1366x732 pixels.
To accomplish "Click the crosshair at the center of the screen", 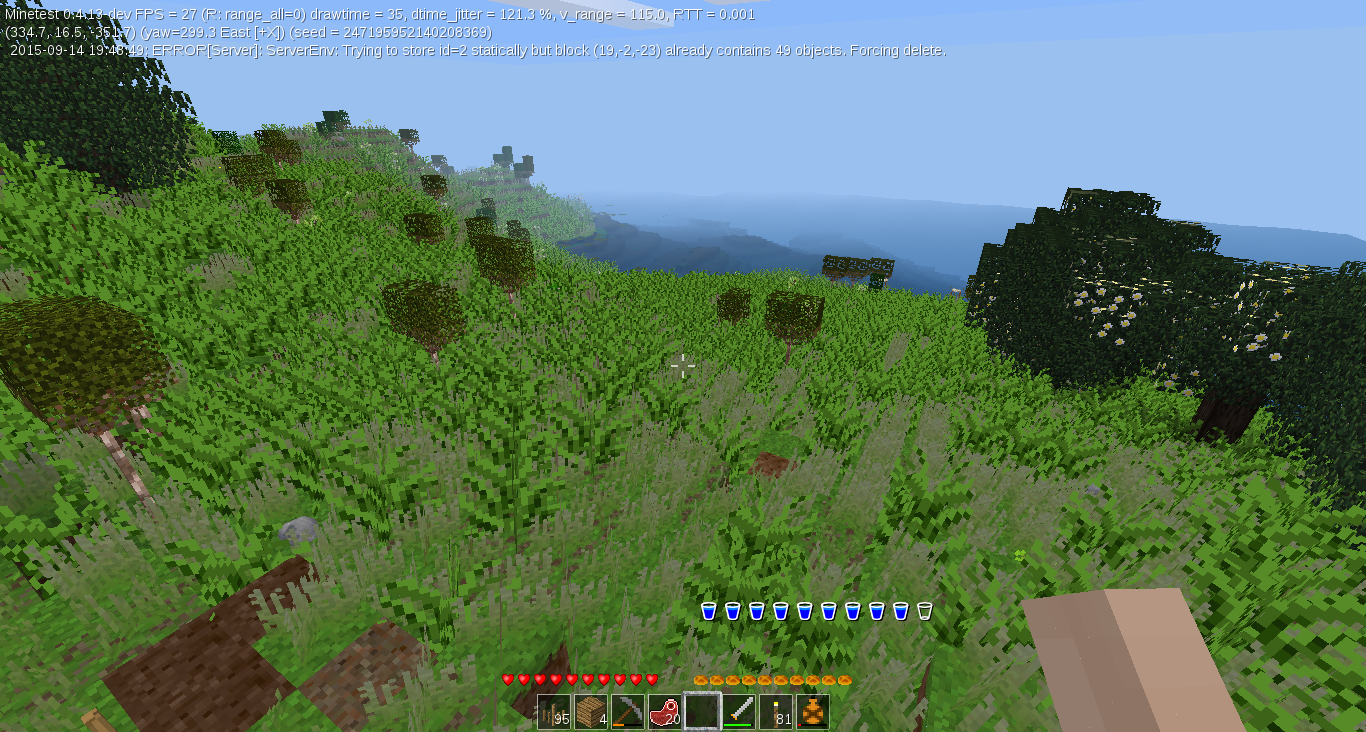I will [x=684, y=366].
